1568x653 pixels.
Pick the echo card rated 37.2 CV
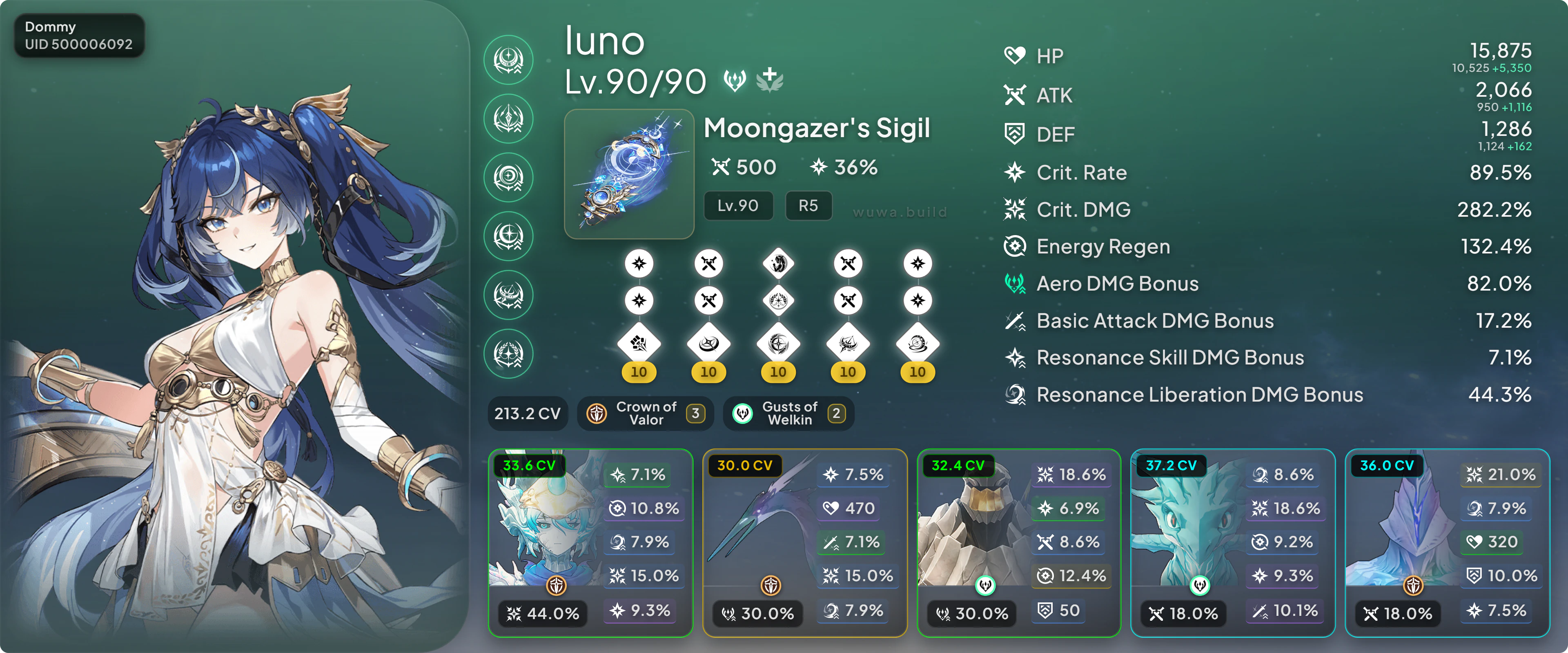(x=1233, y=543)
